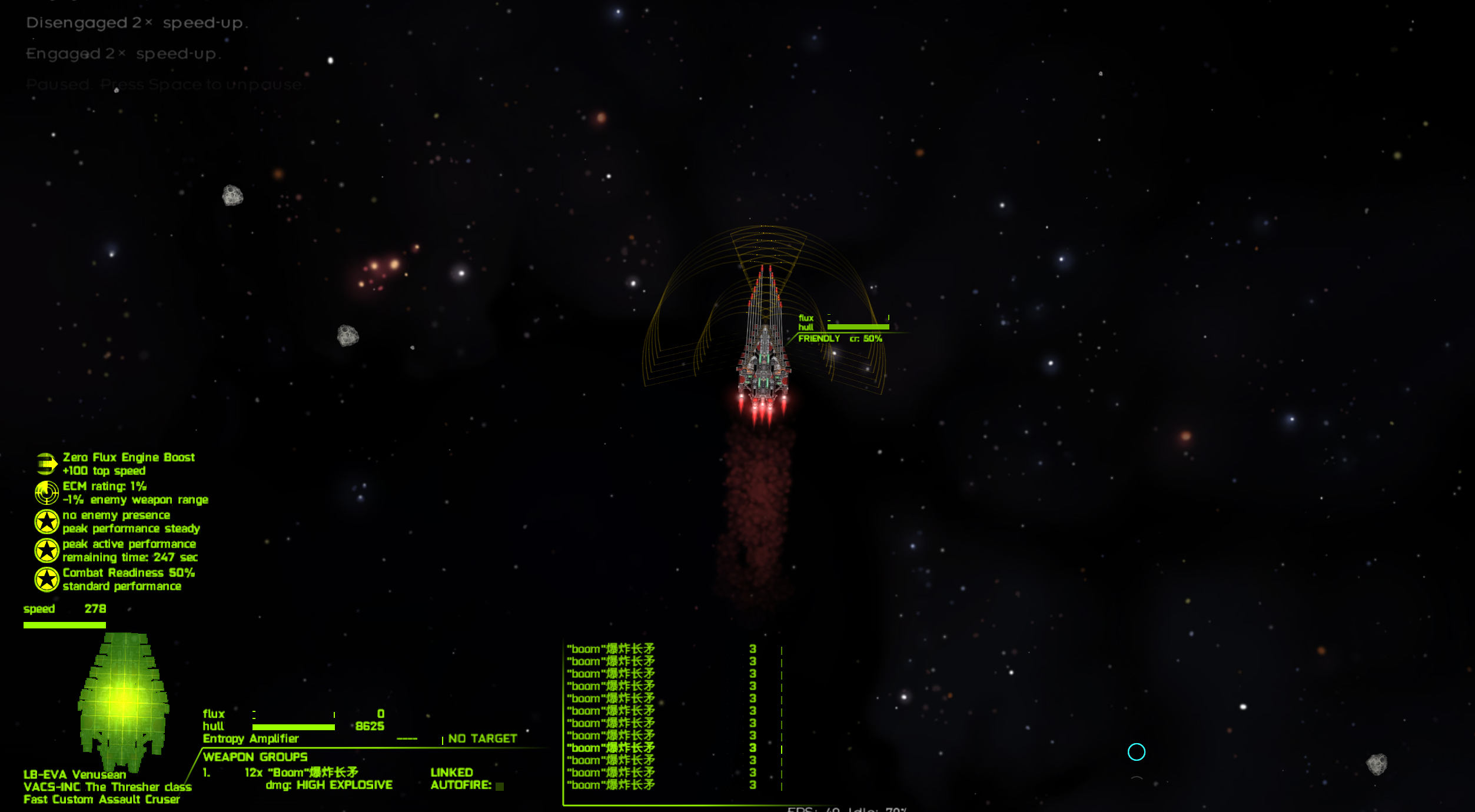Select the ECM rating status icon
1475x812 pixels.
[46, 492]
